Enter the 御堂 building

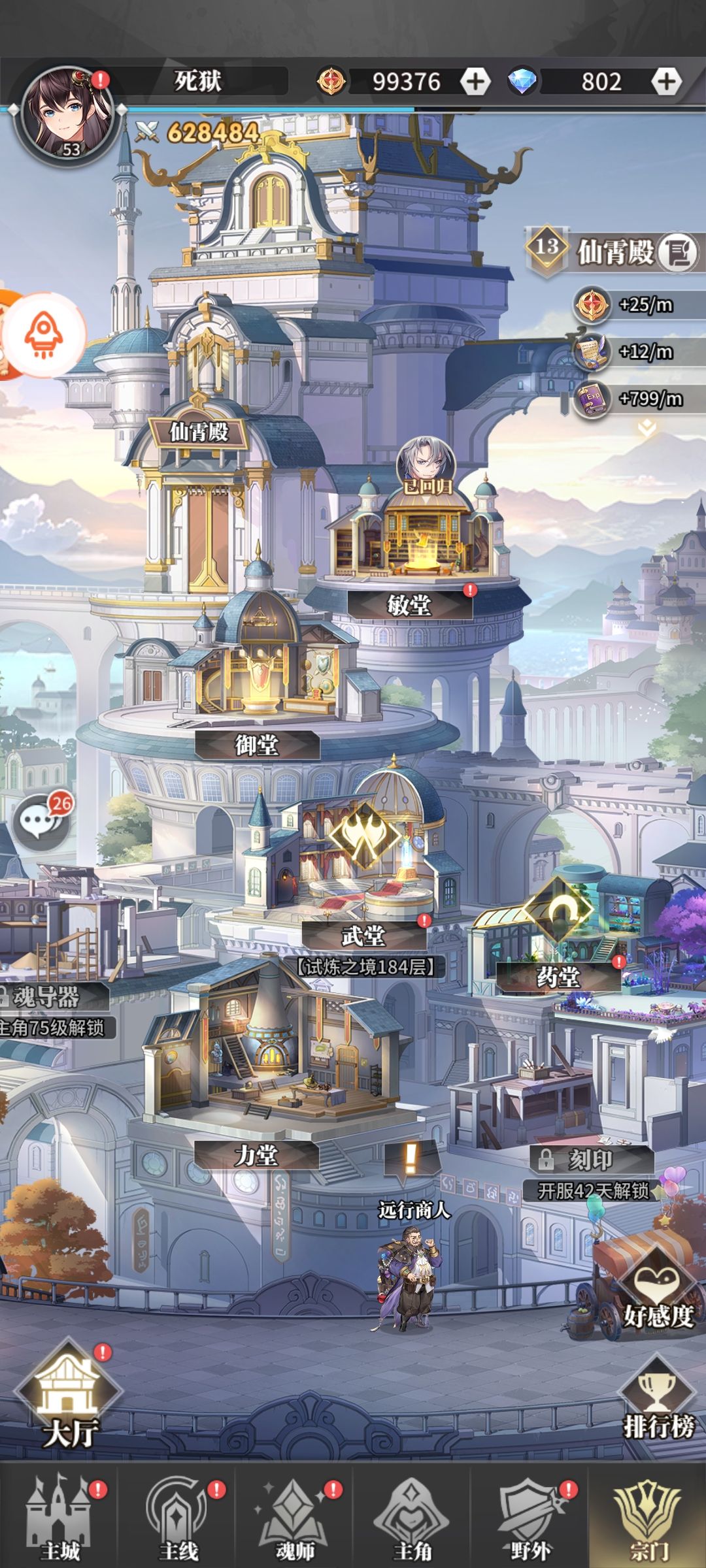(x=257, y=744)
